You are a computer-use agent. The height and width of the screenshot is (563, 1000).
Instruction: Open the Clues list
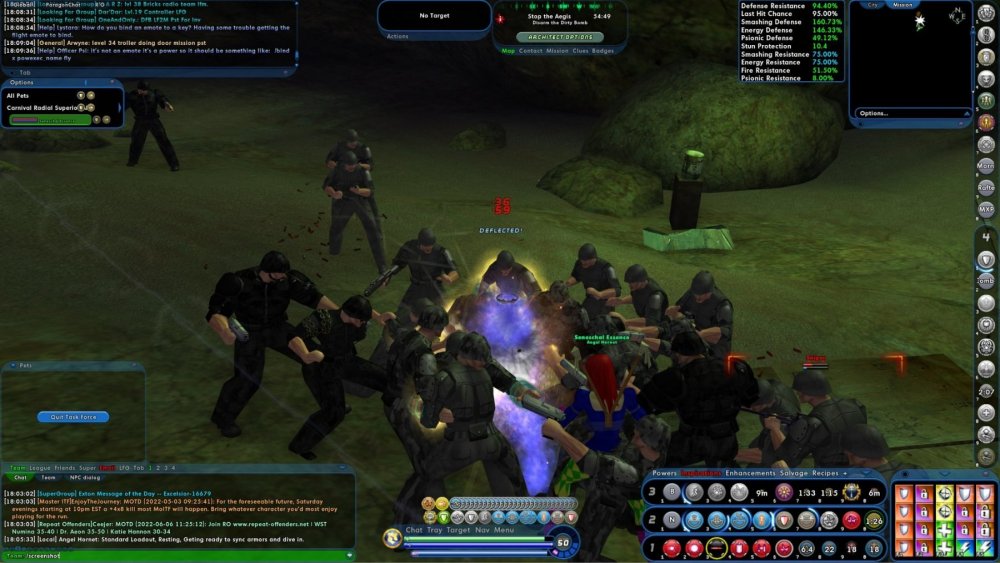click(580, 50)
